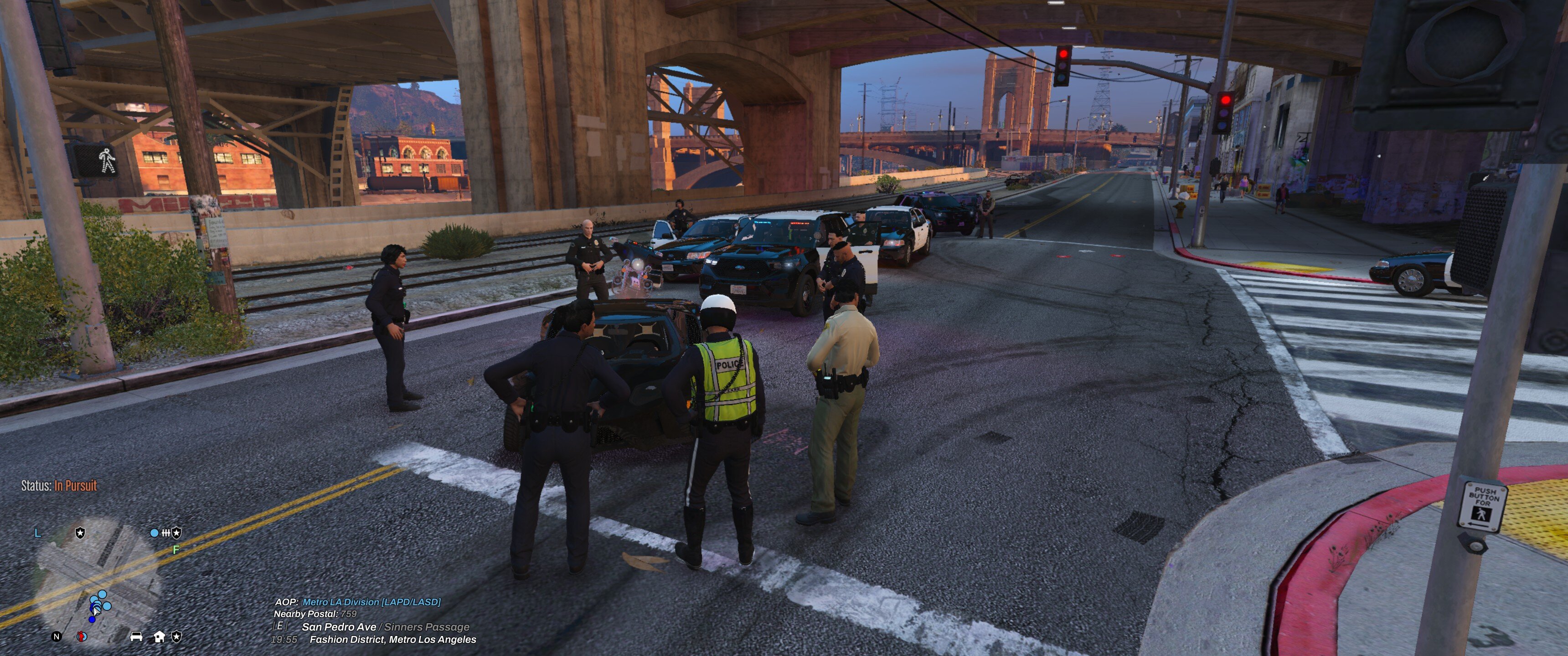The height and width of the screenshot is (656, 1568).
Task: Click the green F map marker
Action: pyautogui.click(x=176, y=549)
